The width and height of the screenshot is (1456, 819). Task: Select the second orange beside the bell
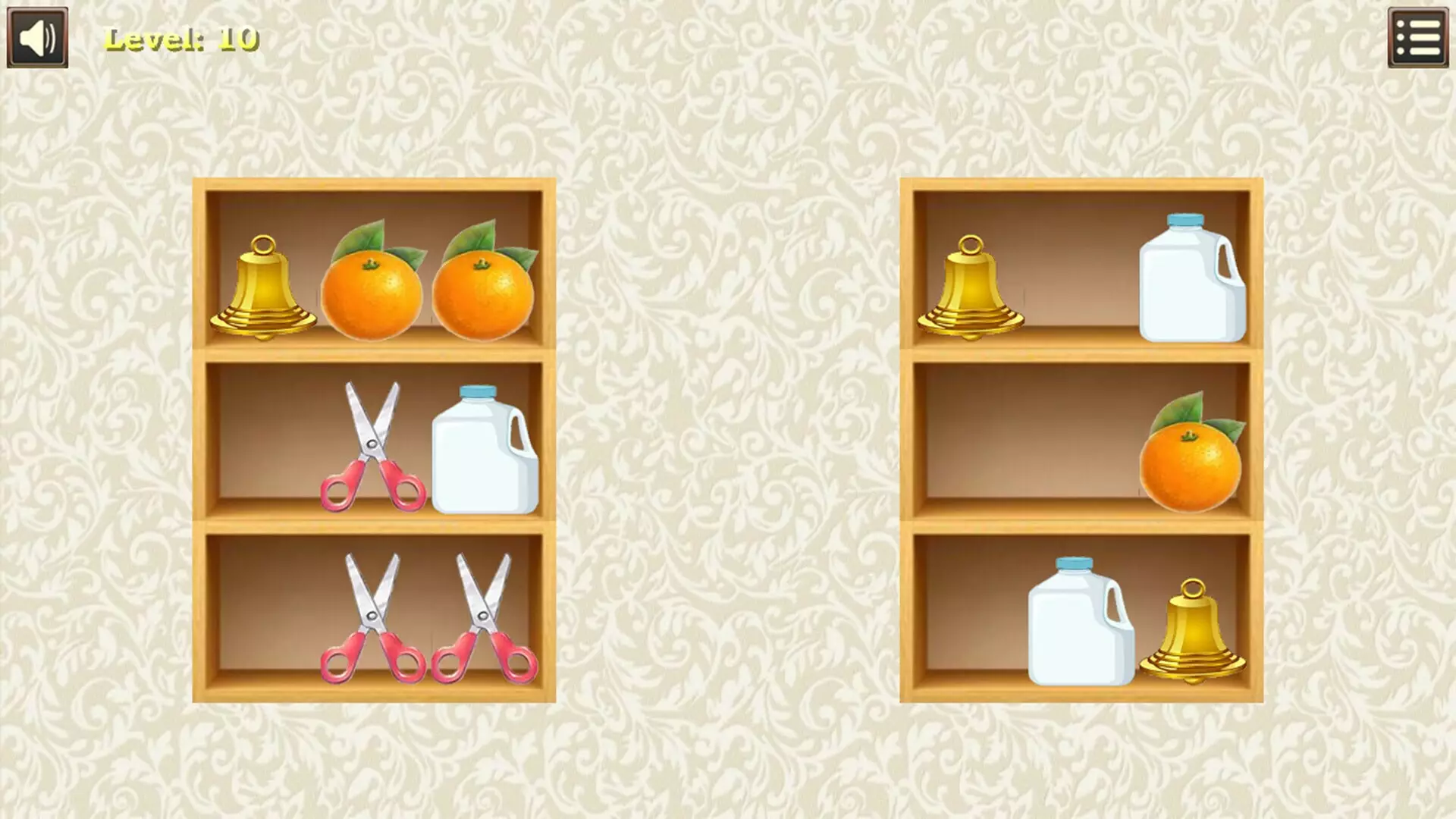tap(482, 296)
